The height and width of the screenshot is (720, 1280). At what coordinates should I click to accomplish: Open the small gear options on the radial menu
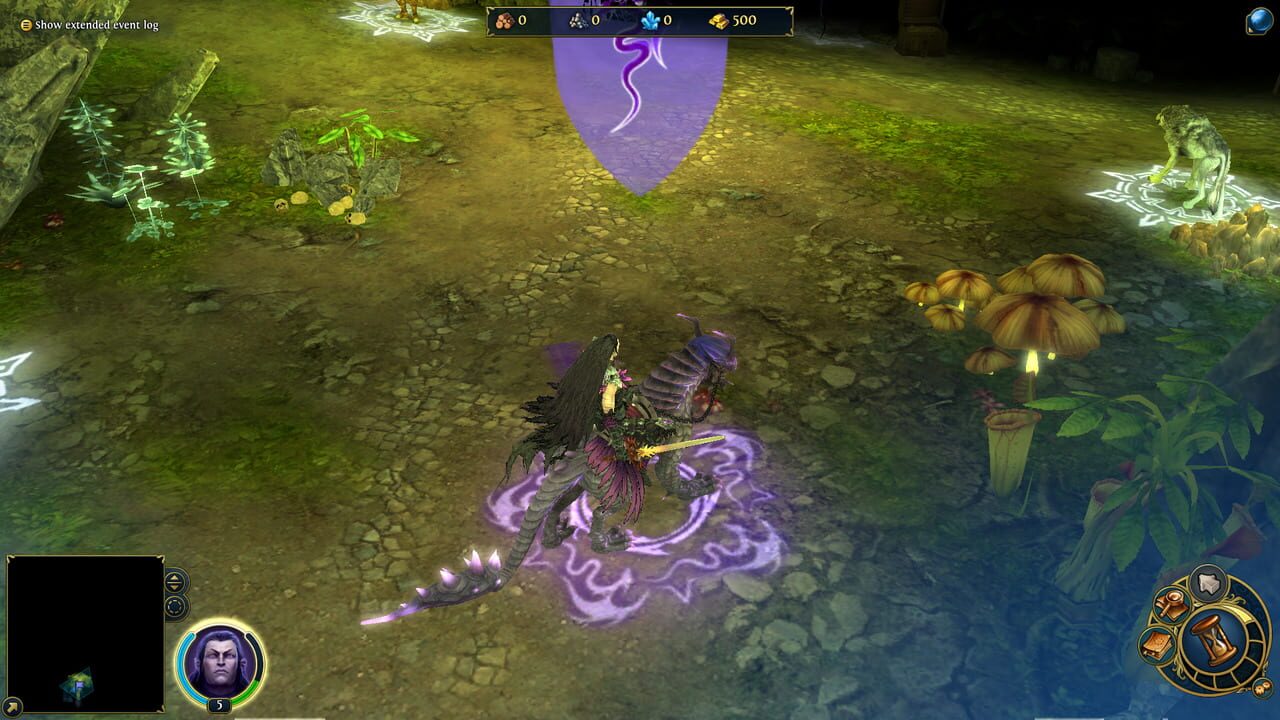[1261, 688]
